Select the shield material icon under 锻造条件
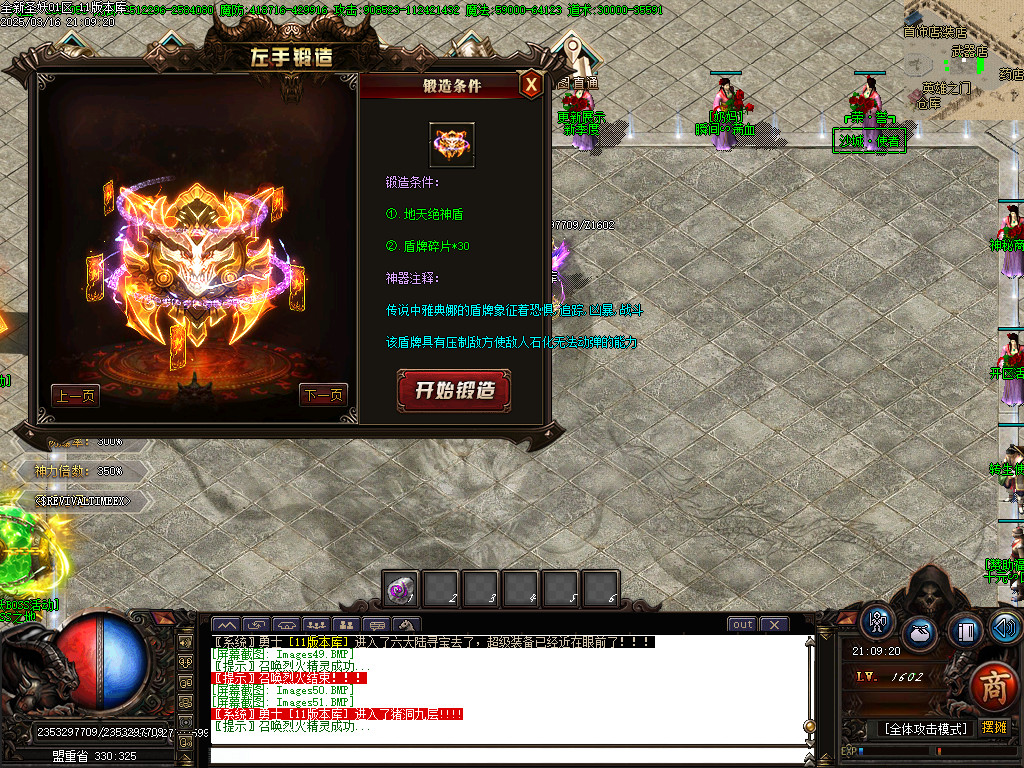 tap(452, 146)
